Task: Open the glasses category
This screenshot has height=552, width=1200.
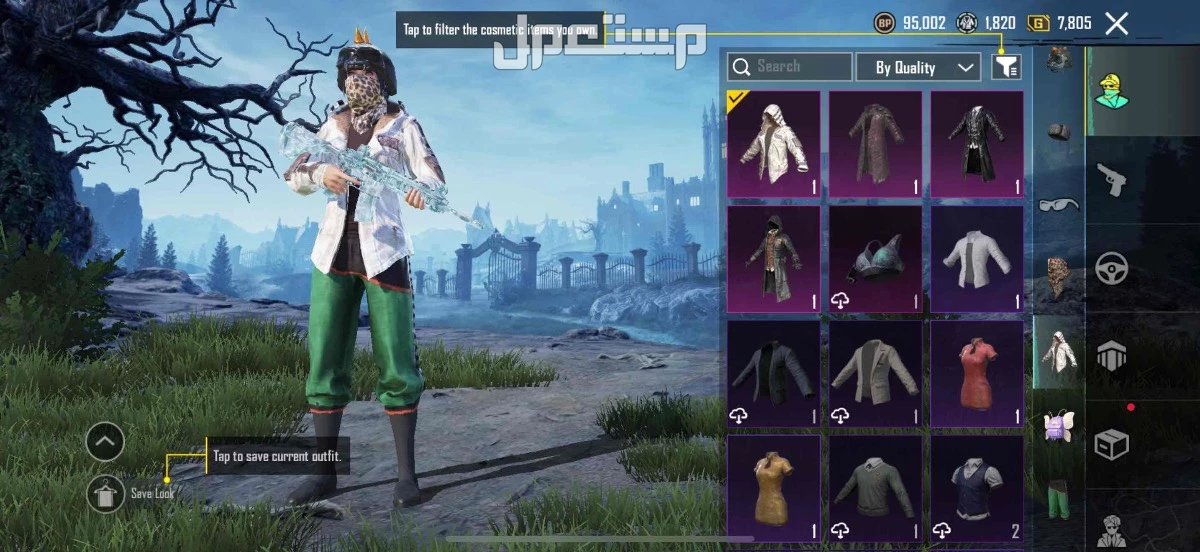Action: point(1058,204)
